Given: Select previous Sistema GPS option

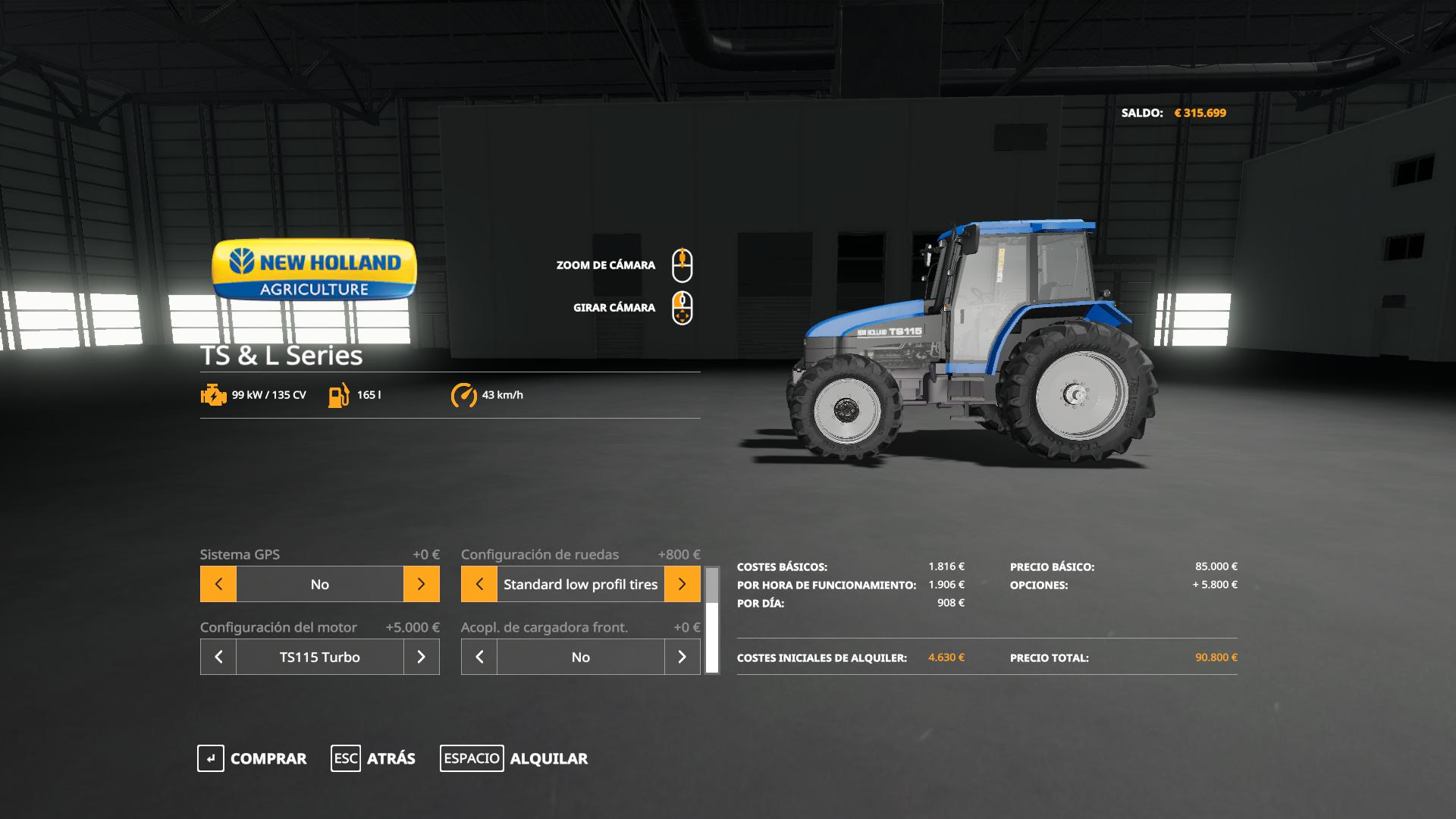Looking at the screenshot, I should pos(218,584).
